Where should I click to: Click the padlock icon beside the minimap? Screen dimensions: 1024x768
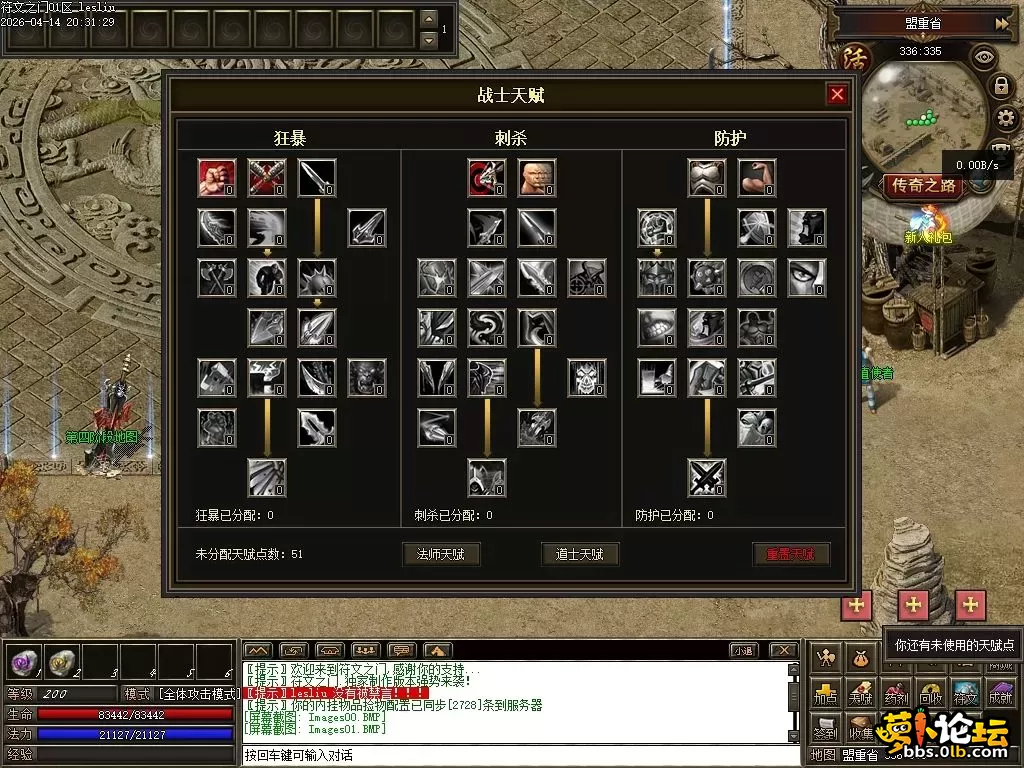tap(1000, 86)
